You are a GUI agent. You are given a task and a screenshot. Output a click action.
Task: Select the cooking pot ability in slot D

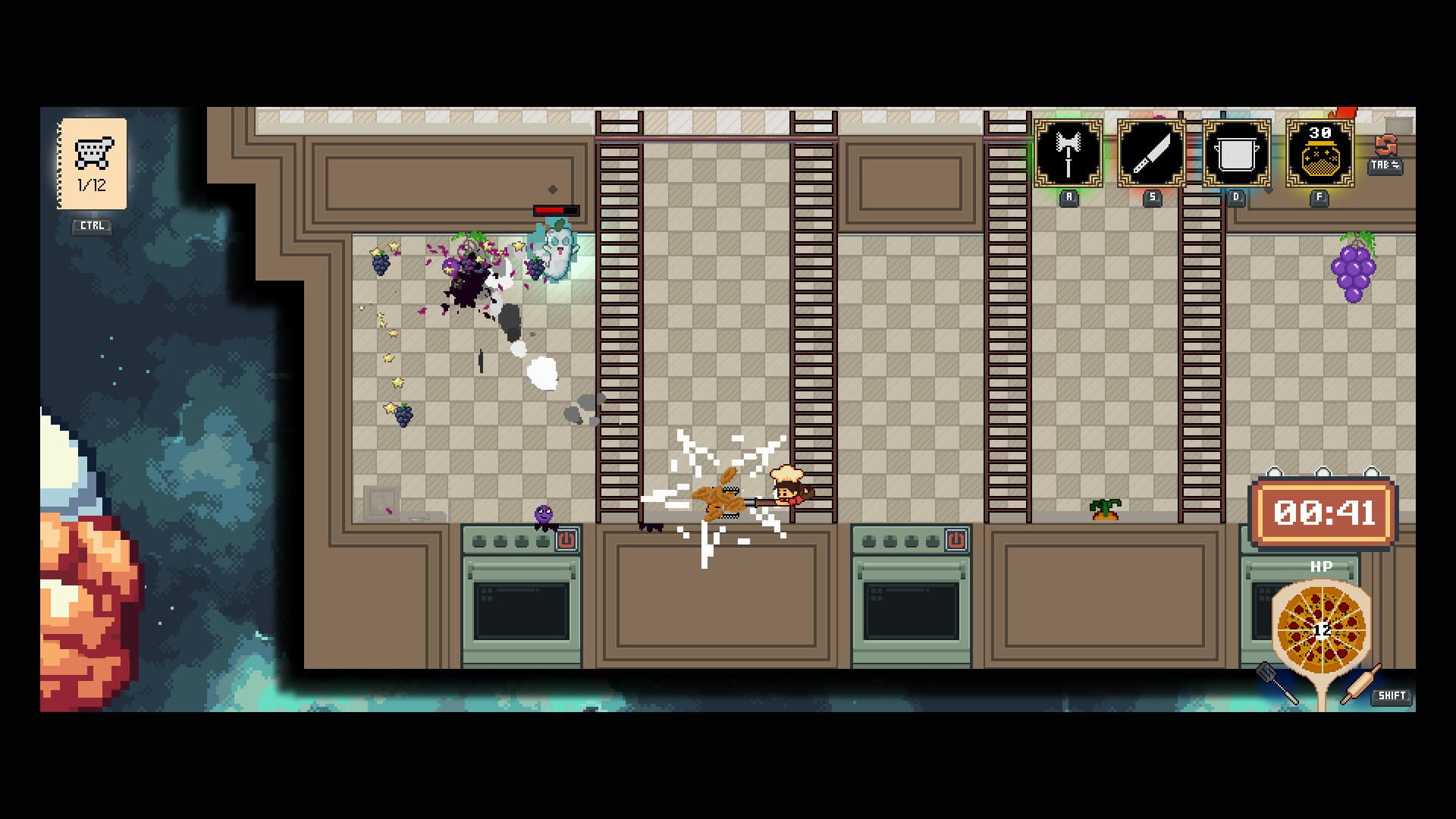click(1238, 155)
